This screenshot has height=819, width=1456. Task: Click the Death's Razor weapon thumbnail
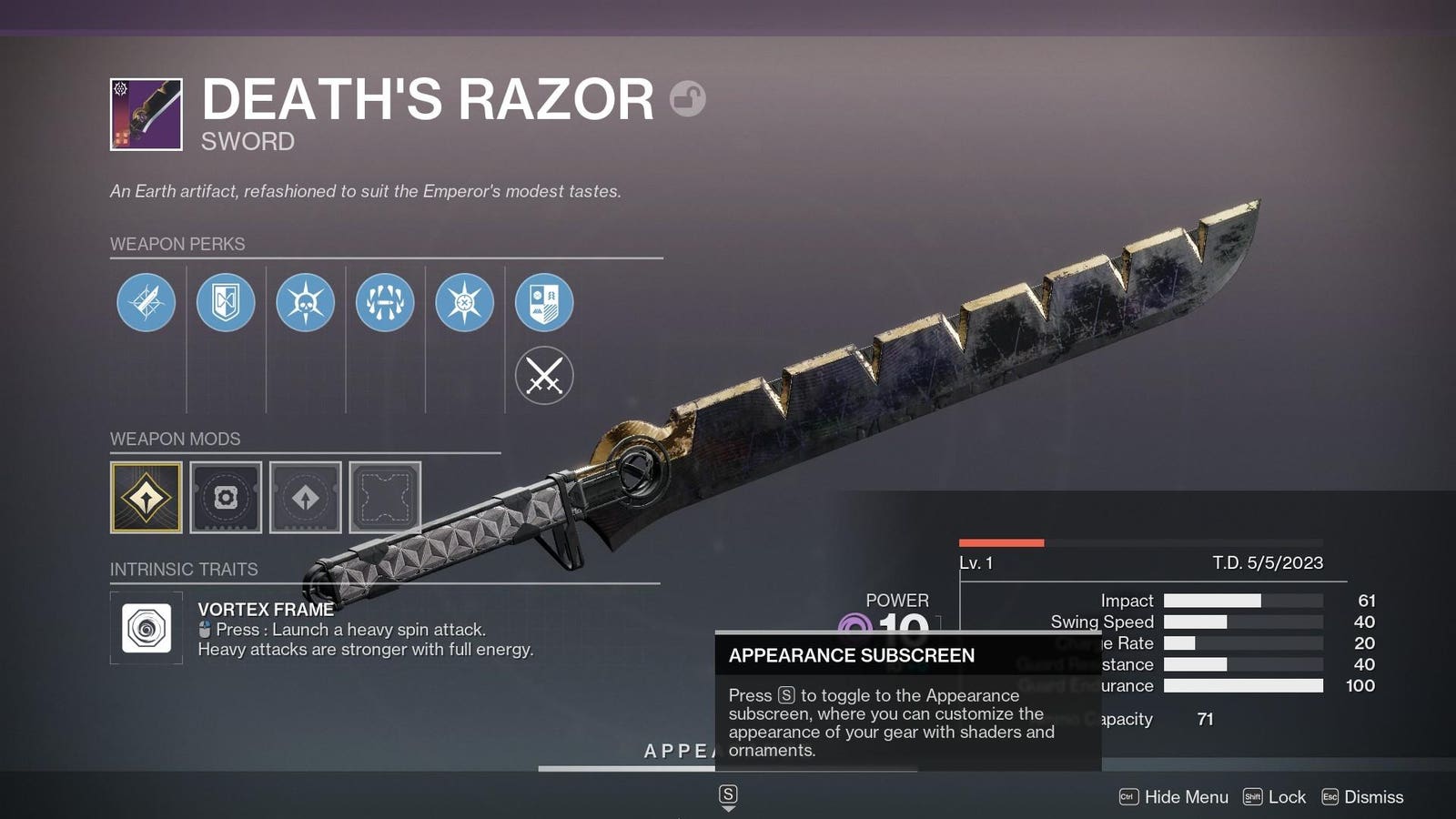coord(147,115)
